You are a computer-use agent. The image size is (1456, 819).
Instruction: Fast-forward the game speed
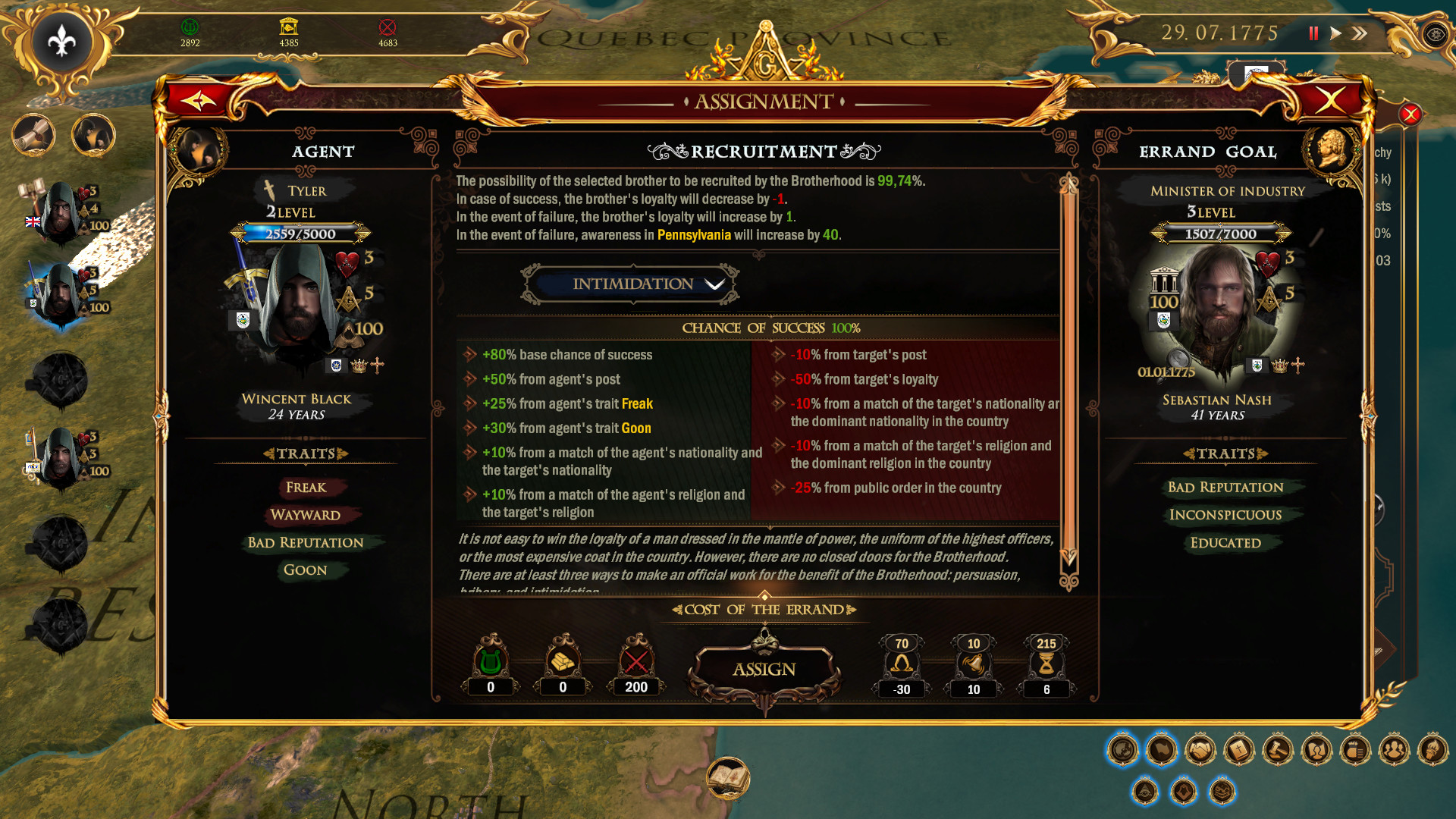coord(1358,33)
